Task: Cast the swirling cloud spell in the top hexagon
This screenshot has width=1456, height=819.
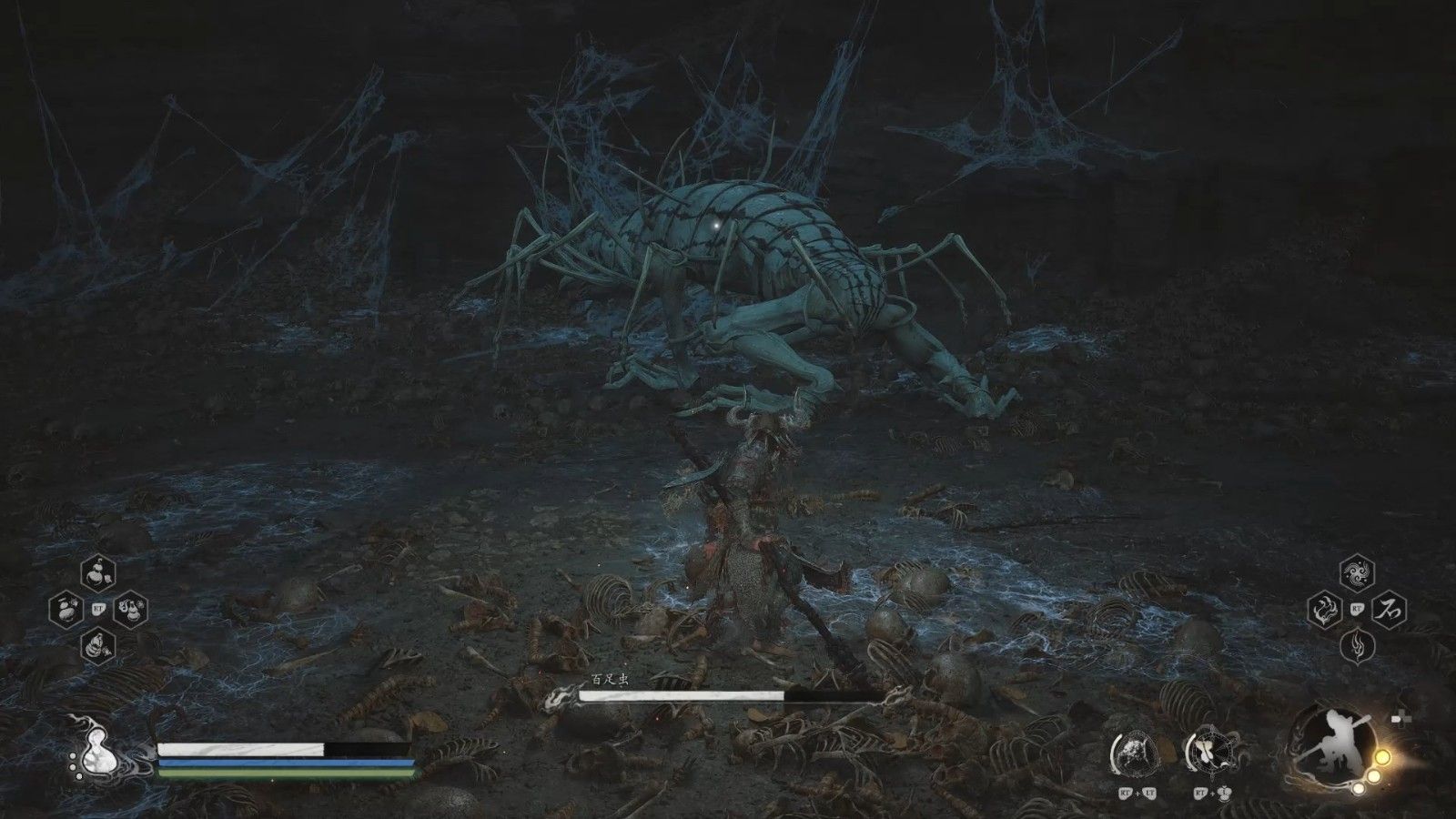Action: pyautogui.click(x=1357, y=573)
